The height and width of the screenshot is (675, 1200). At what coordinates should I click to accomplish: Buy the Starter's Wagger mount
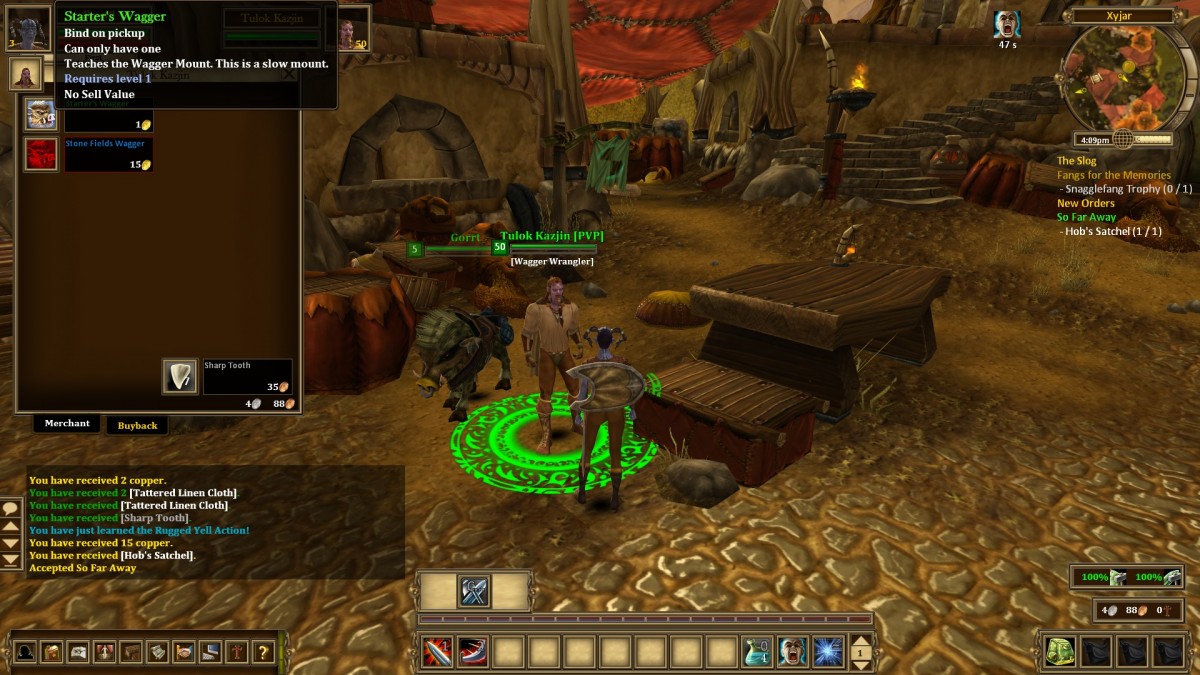pos(41,114)
